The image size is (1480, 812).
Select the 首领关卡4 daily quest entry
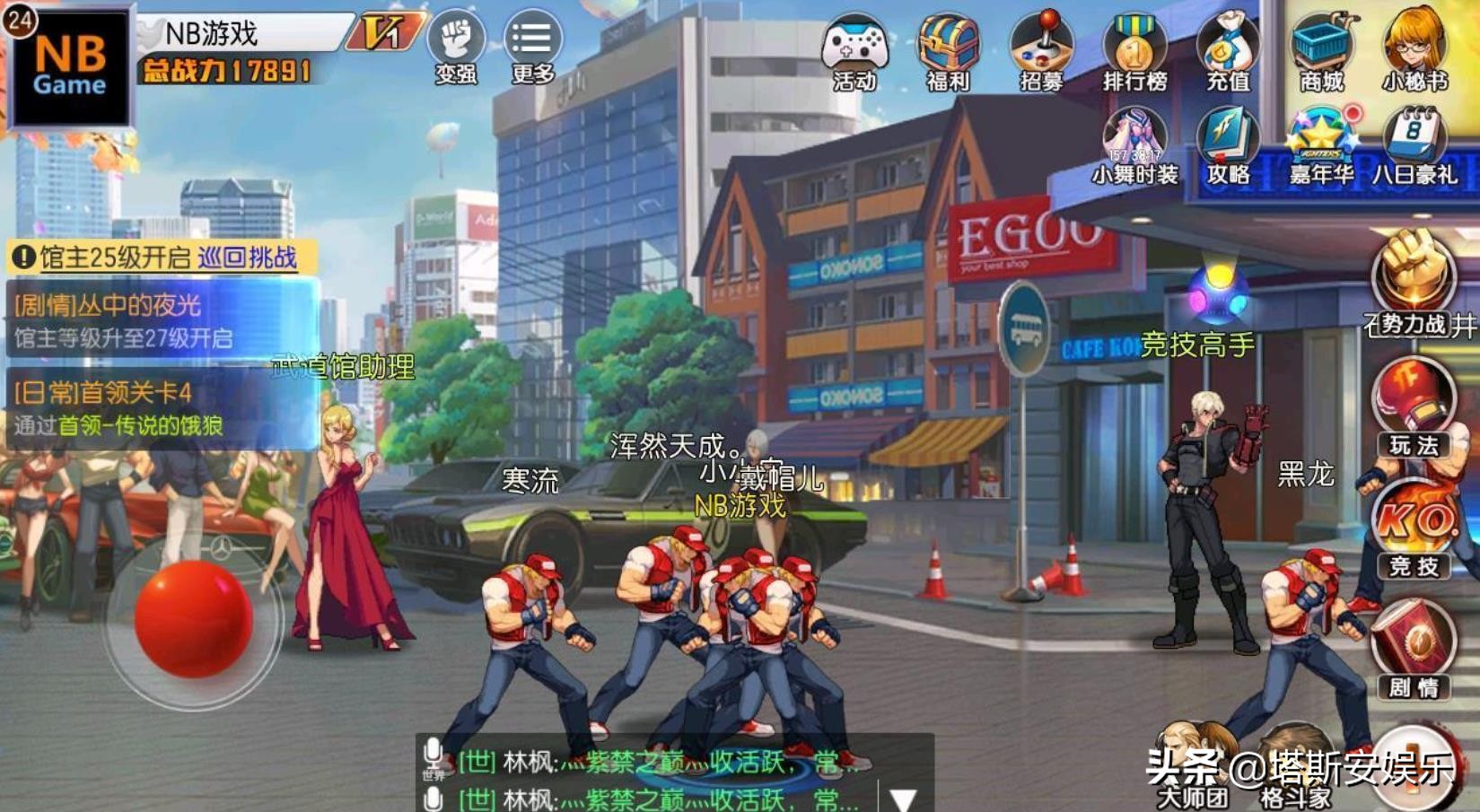[162, 408]
